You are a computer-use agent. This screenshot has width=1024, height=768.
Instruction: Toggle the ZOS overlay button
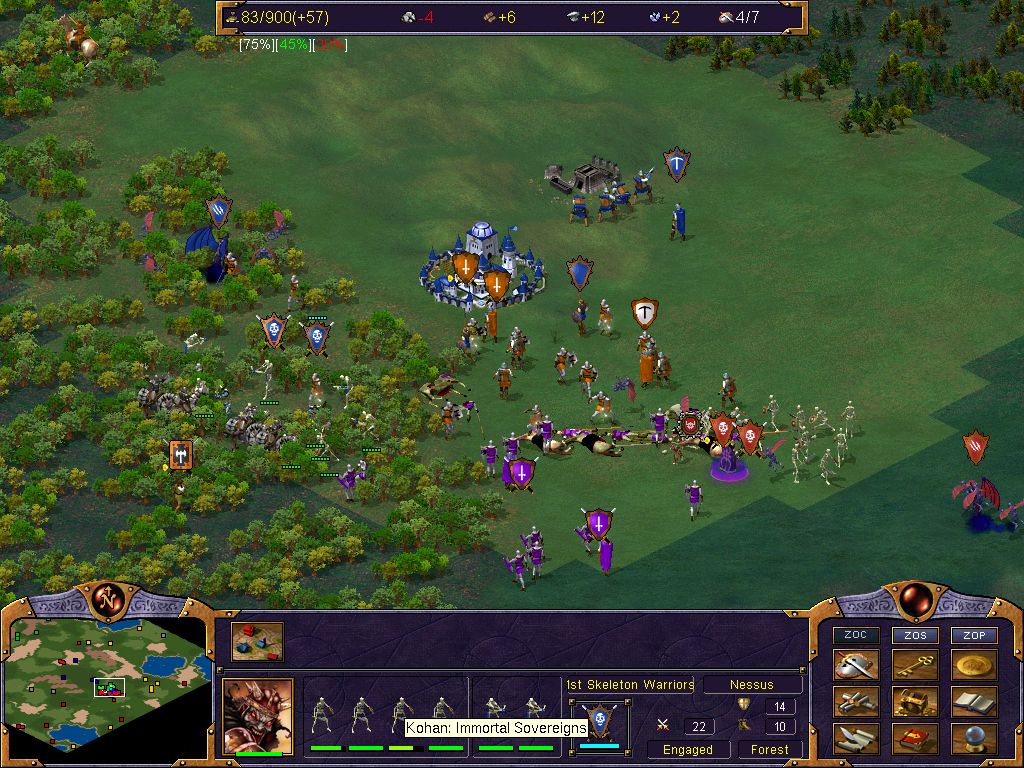(915, 635)
